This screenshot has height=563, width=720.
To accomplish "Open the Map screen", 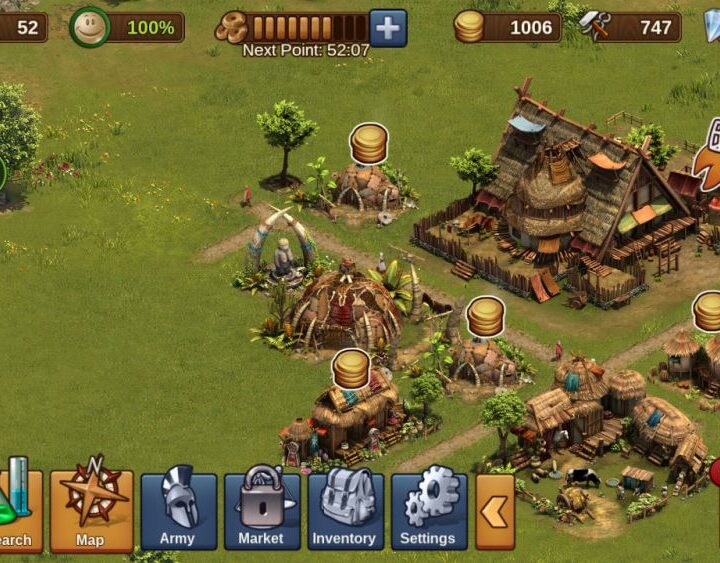I will pos(91,510).
